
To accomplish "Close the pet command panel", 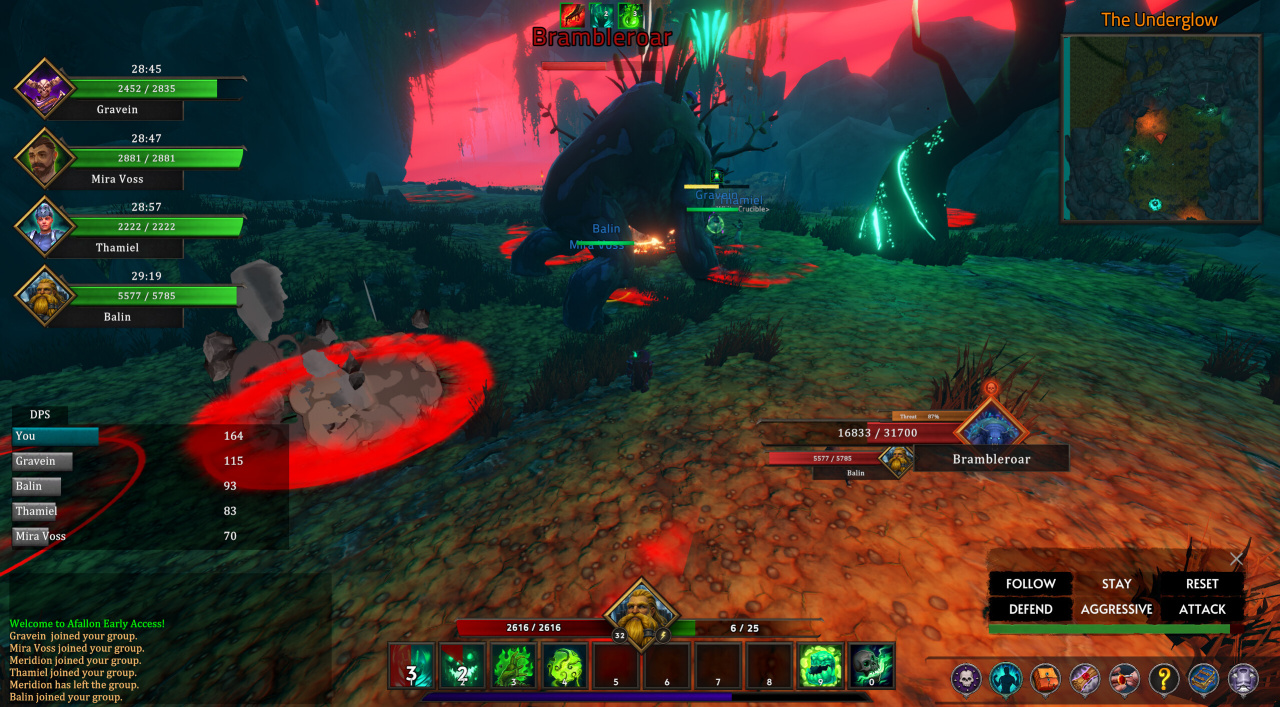I will click(x=1237, y=559).
